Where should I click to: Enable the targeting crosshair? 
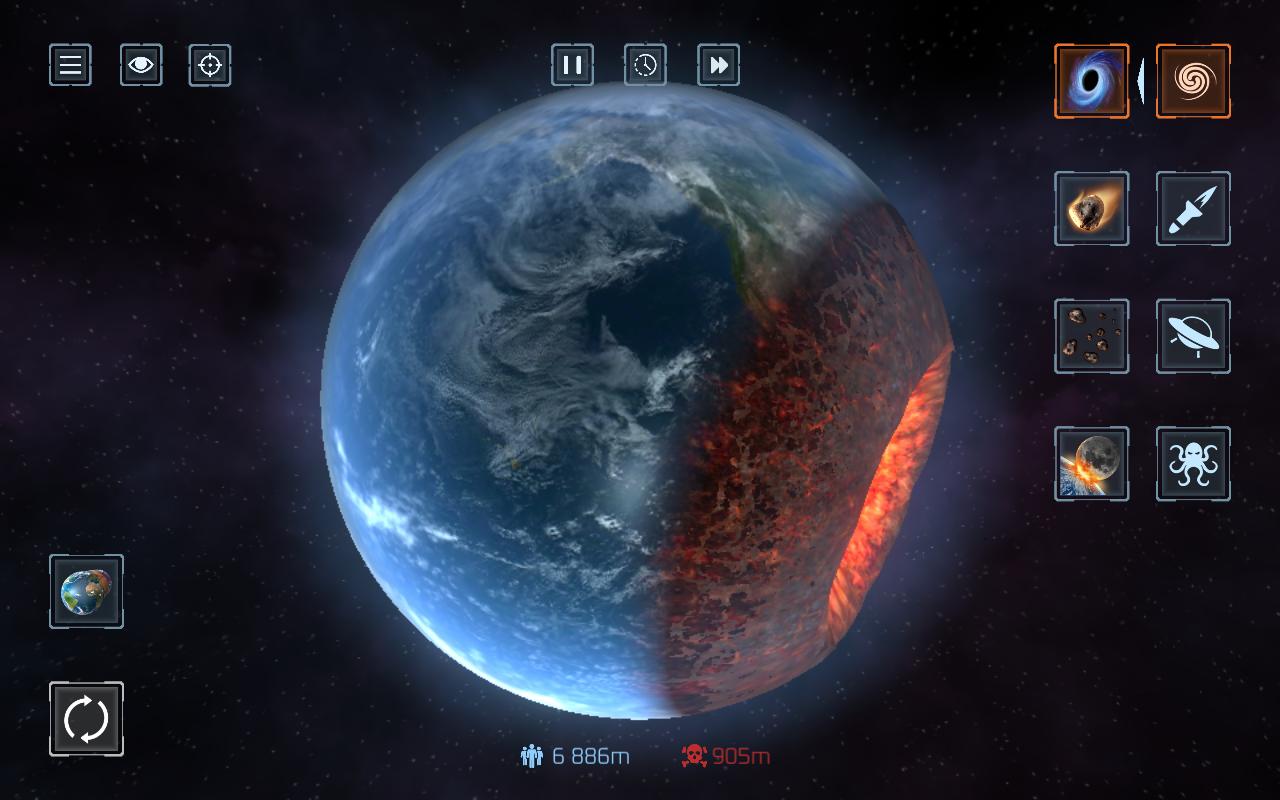209,65
